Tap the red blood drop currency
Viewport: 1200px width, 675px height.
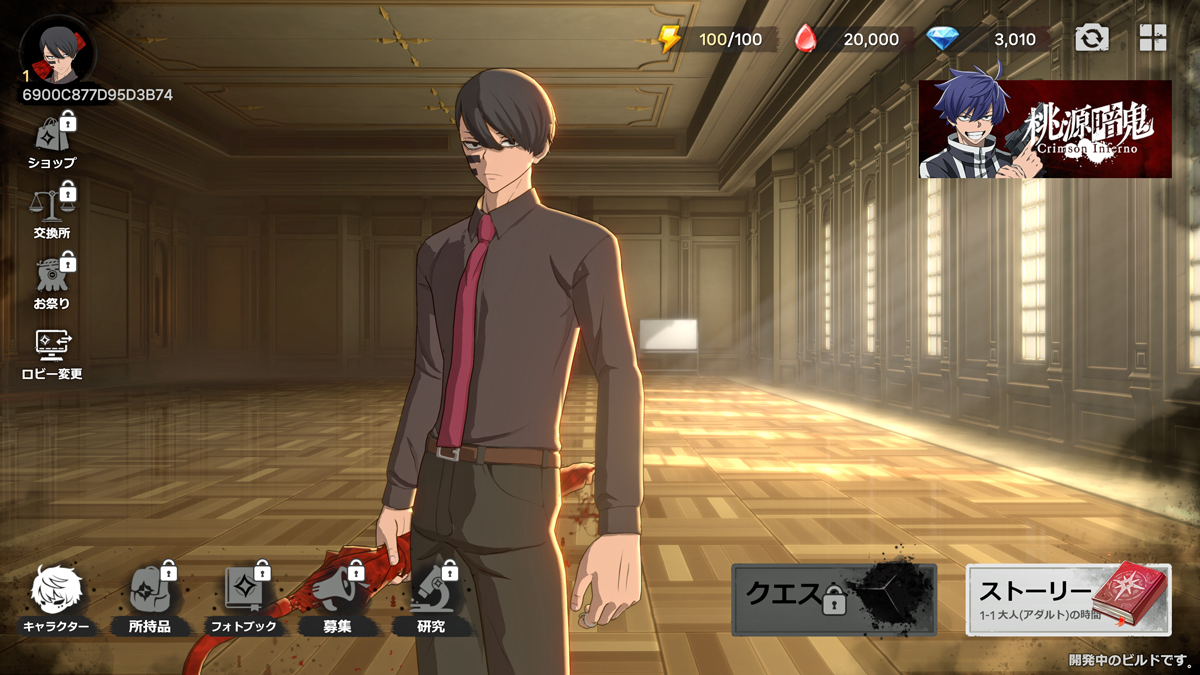coord(806,39)
